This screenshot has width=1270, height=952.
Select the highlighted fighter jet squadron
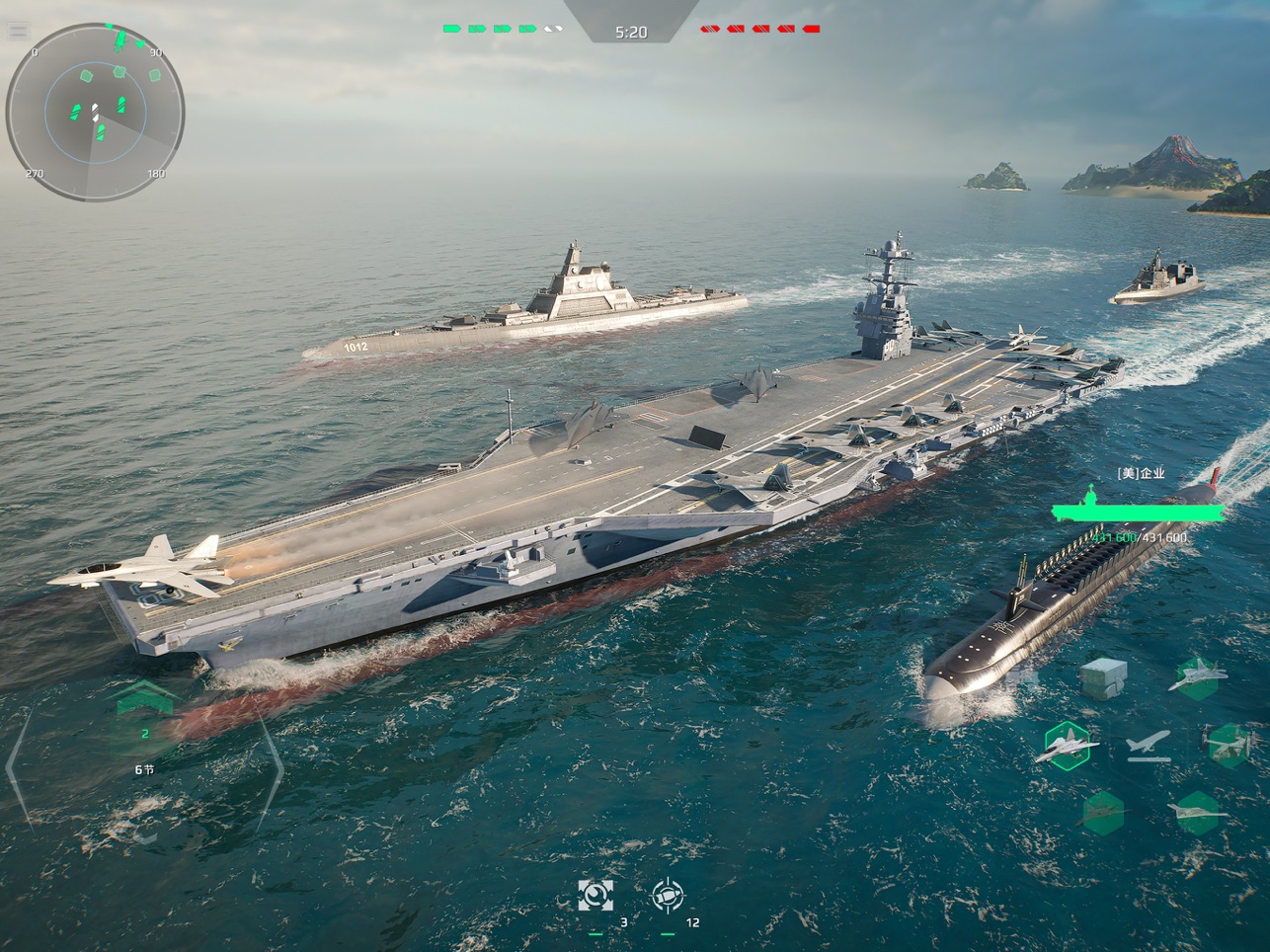coord(1068,746)
